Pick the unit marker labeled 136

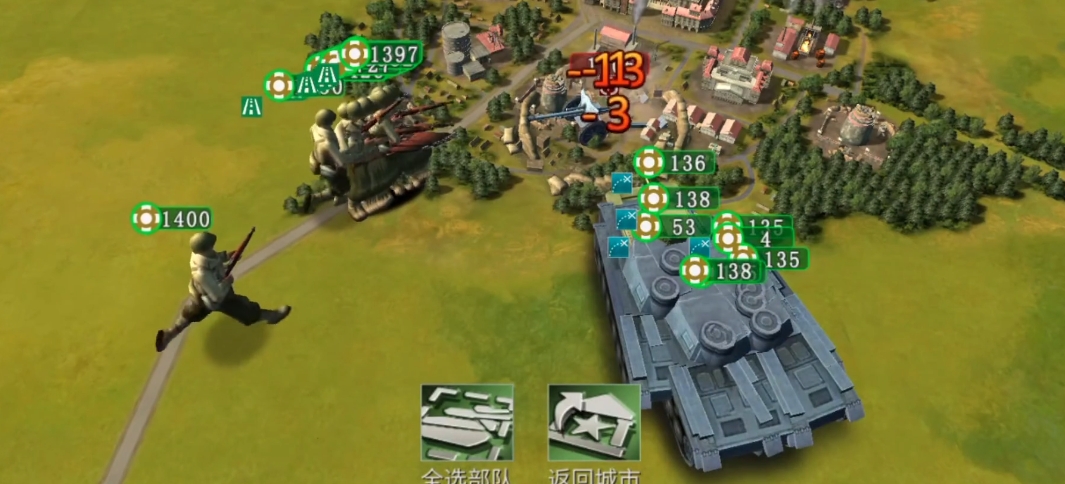tap(675, 162)
